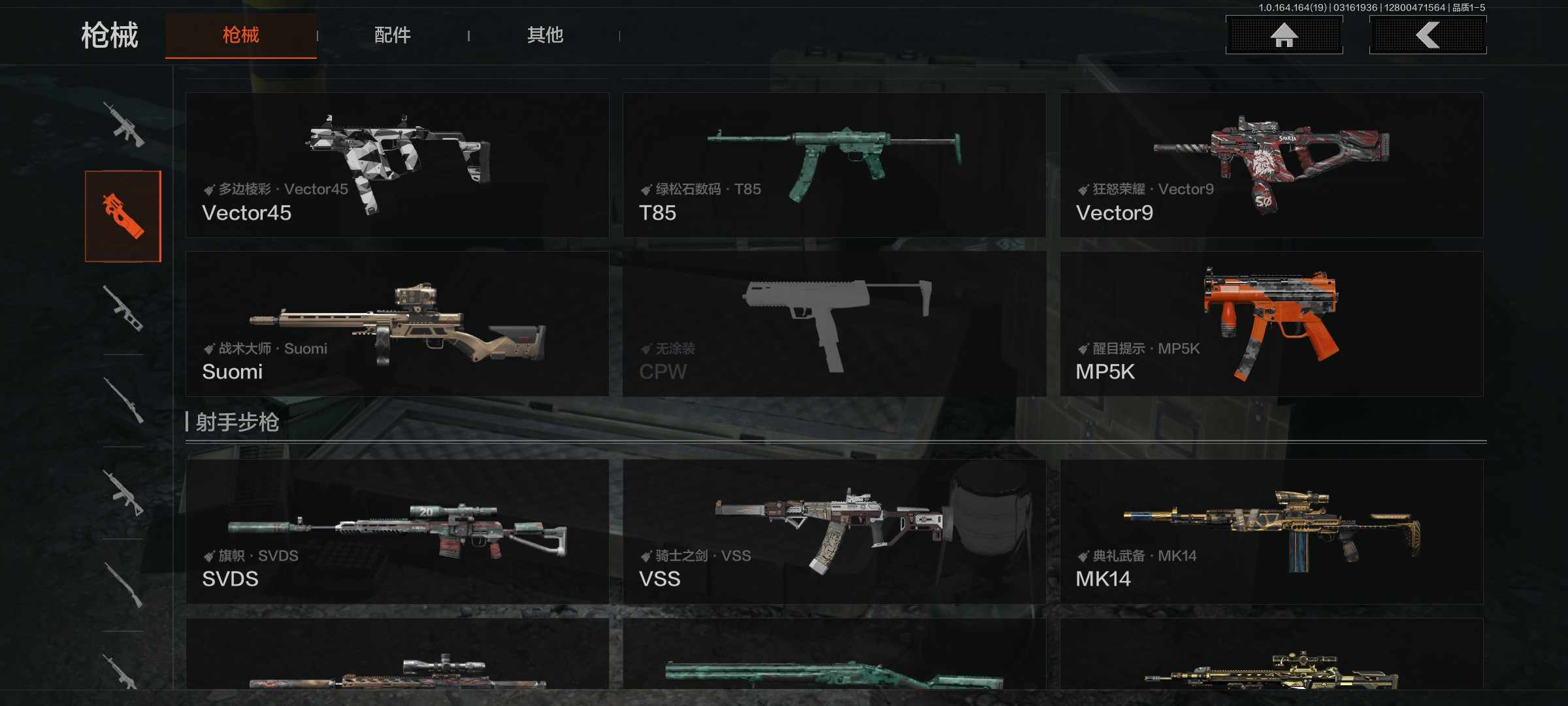Show the assault rifle category at top of sidebar

[123, 124]
